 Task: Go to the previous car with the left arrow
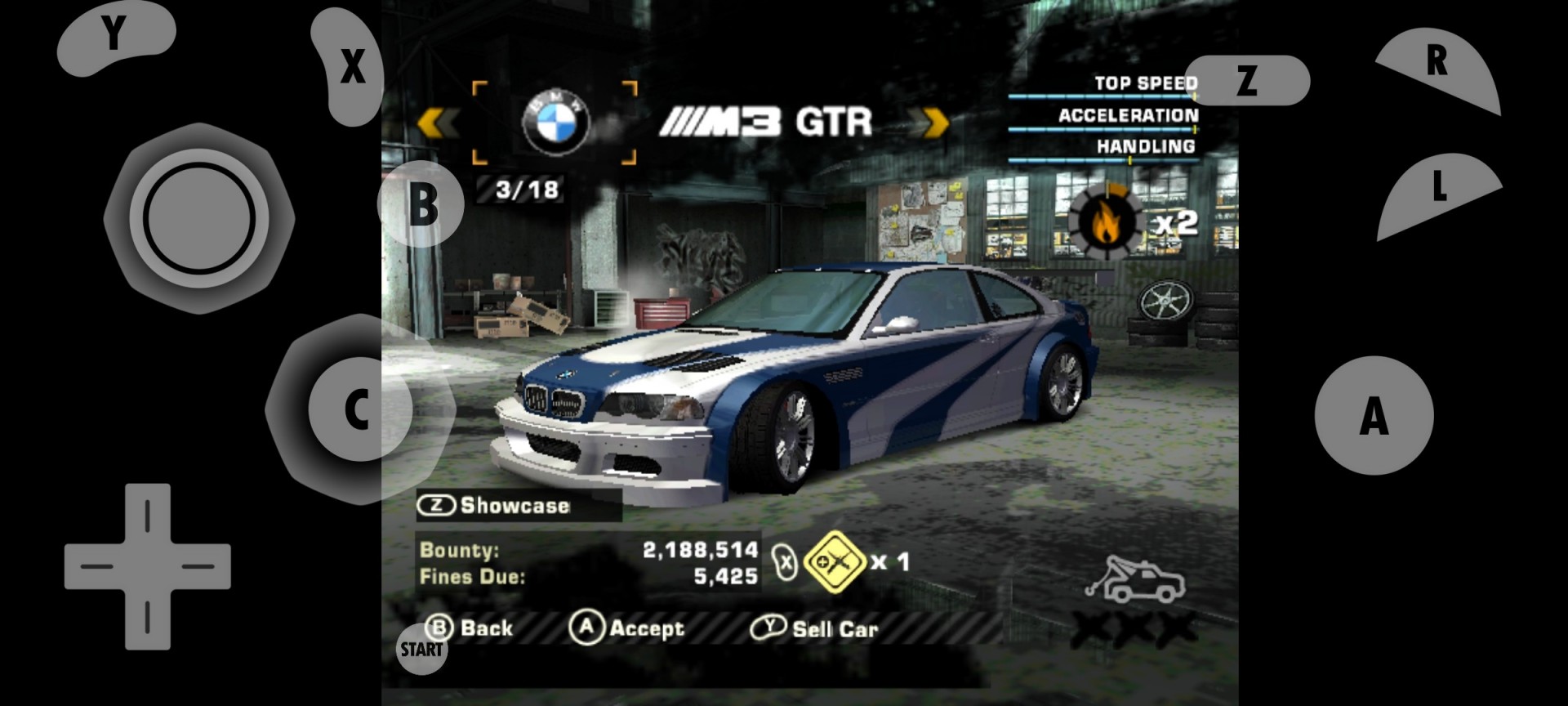pos(437,123)
